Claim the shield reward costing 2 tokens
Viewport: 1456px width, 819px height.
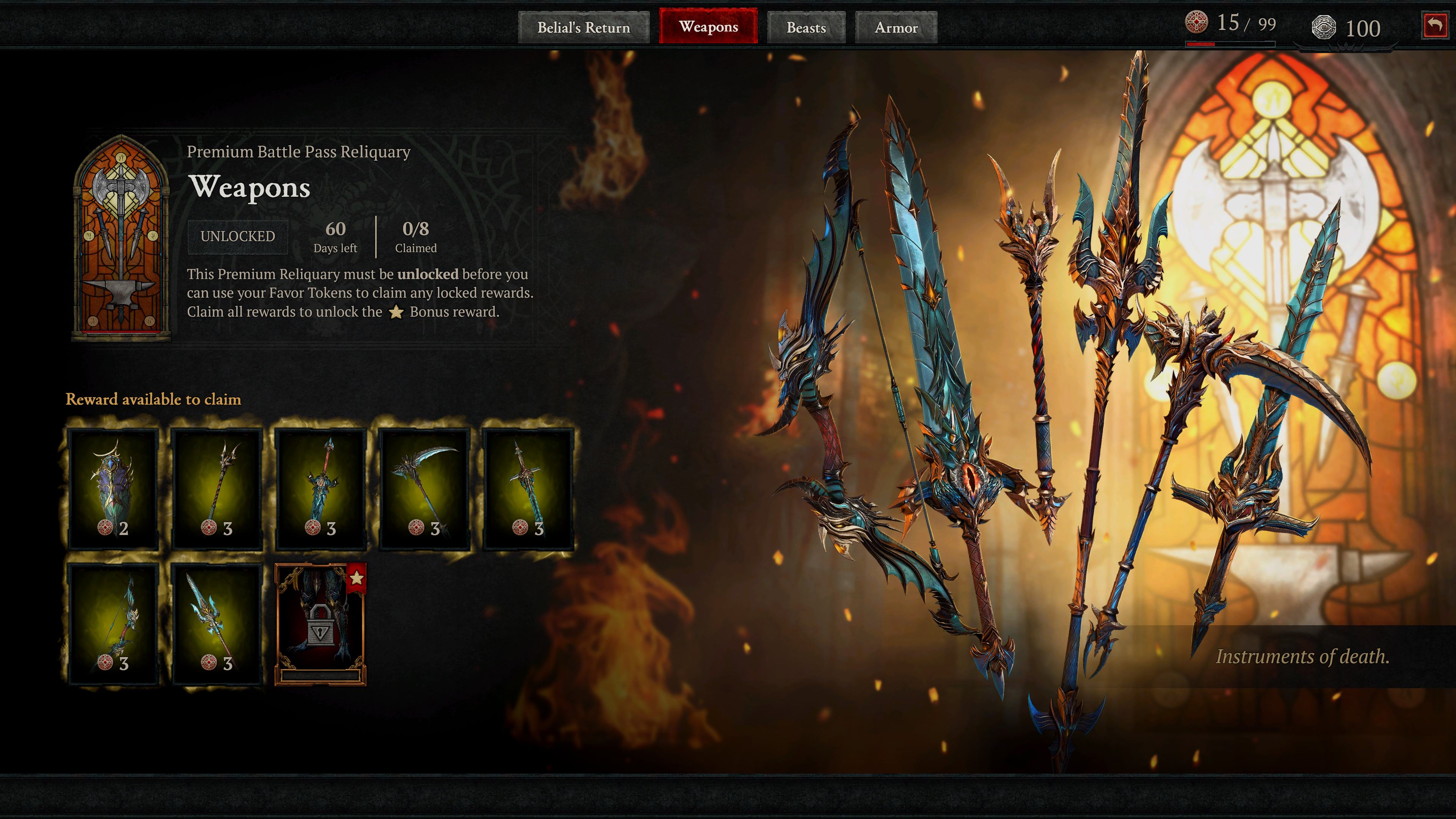pos(113,488)
